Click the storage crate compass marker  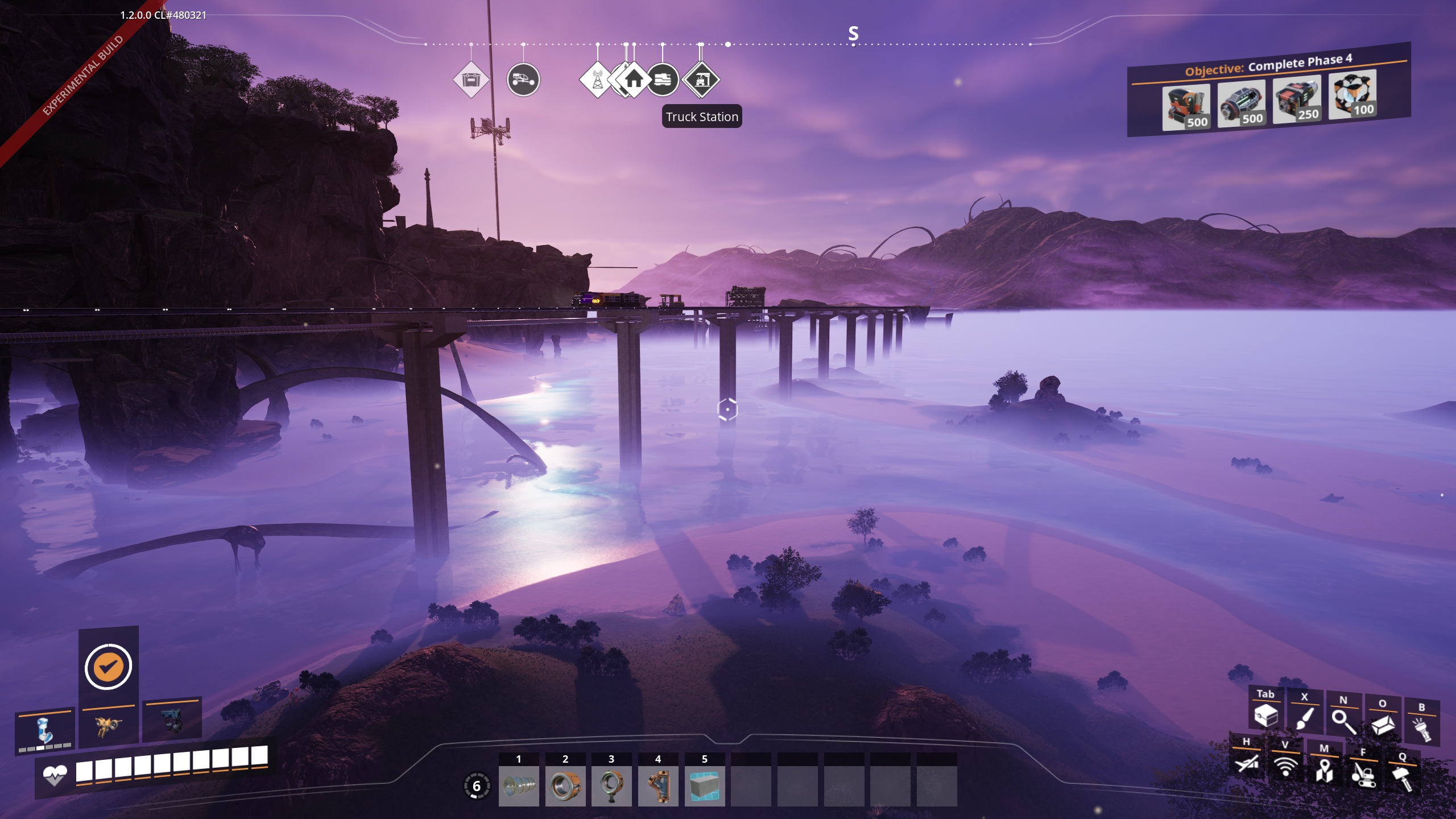[471, 80]
